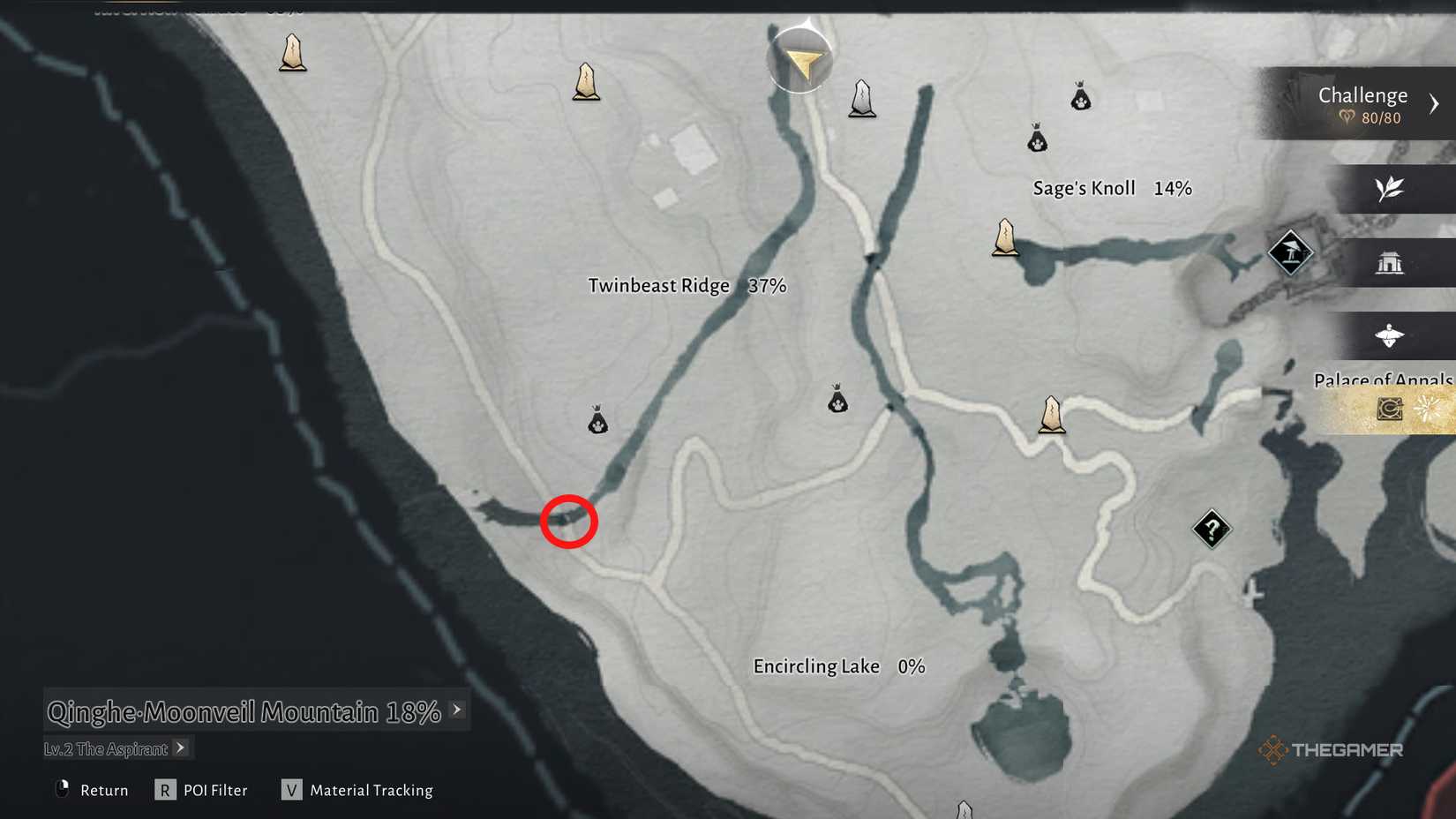Switch to the temple landmarks tab
Image resolution: width=1456 pixels, height=819 pixels.
(x=1392, y=263)
